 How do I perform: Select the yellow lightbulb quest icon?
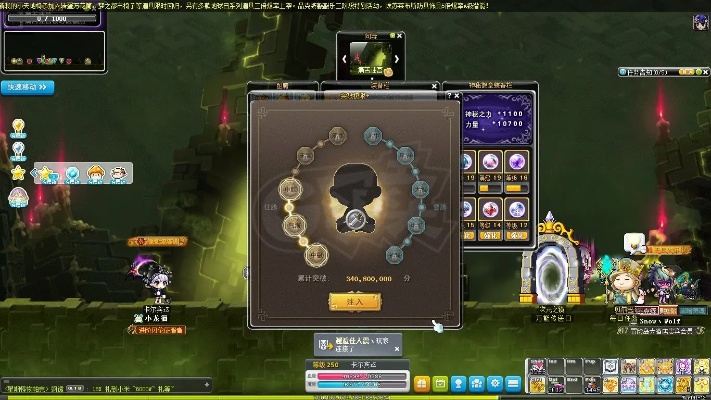click(x=17, y=127)
